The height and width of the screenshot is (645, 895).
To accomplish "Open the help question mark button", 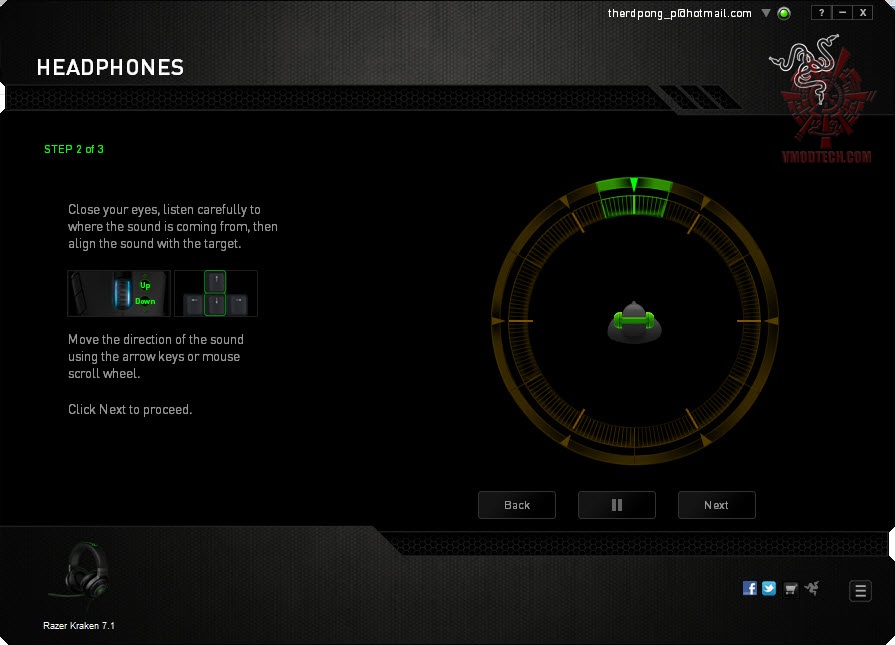I will click(x=821, y=13).
